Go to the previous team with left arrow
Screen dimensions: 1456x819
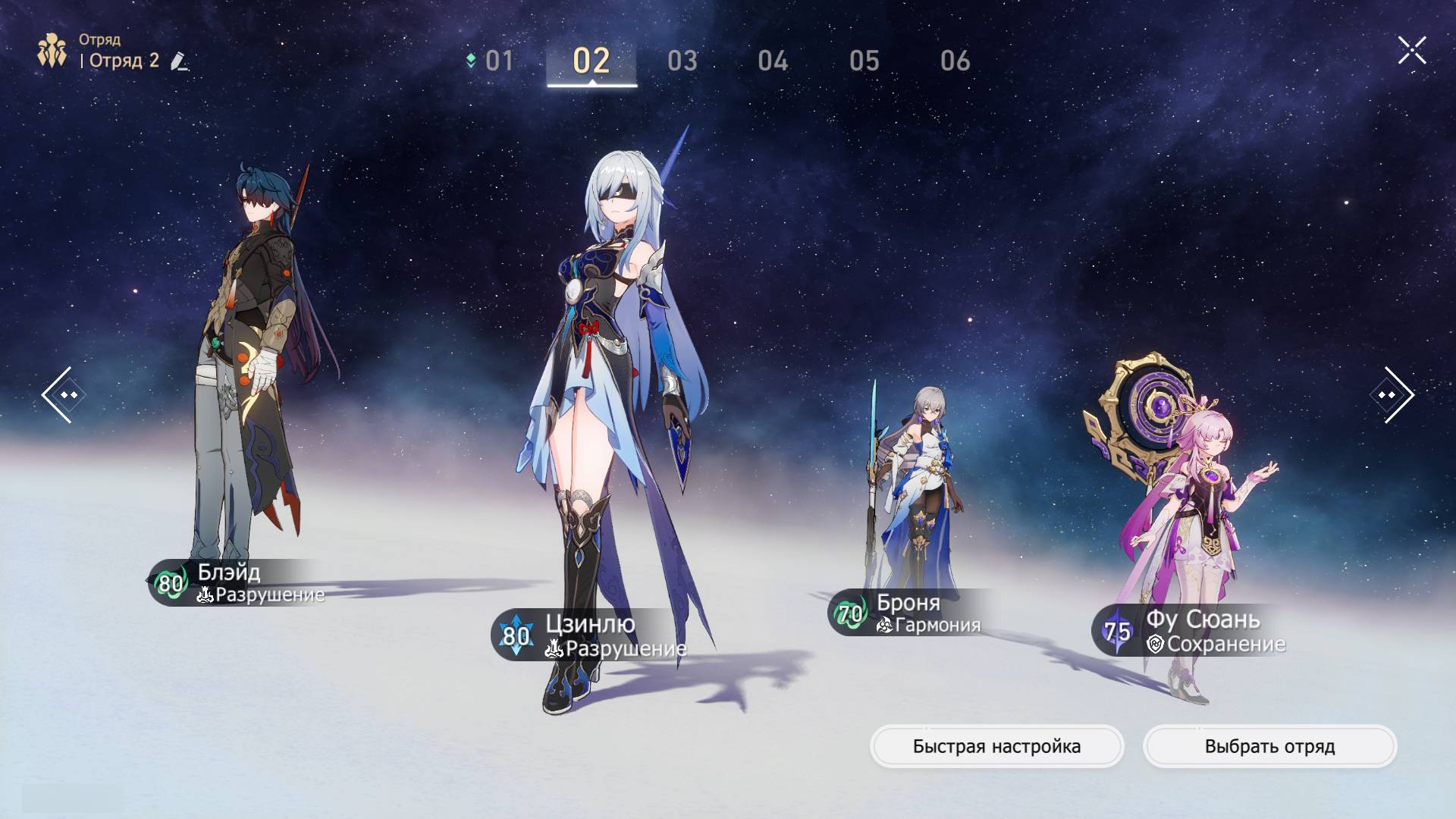tap(59, 394)
